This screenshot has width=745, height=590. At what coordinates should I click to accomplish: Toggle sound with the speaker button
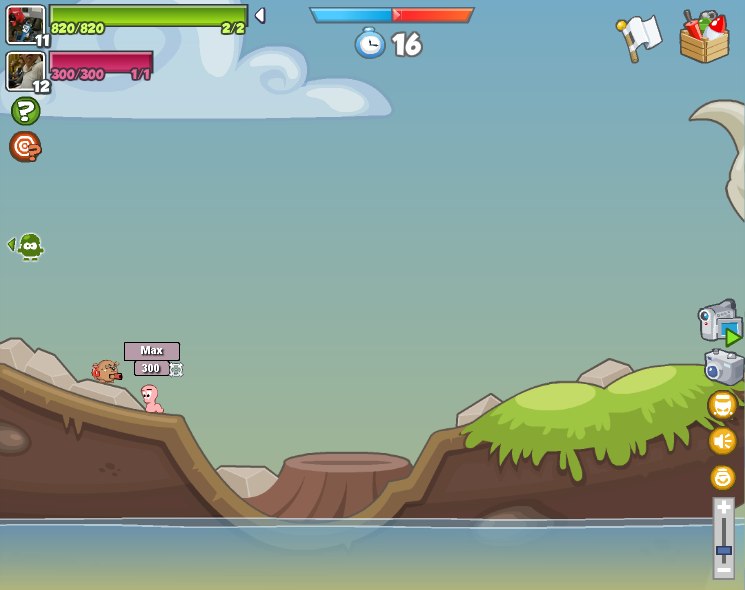(722, 441)
